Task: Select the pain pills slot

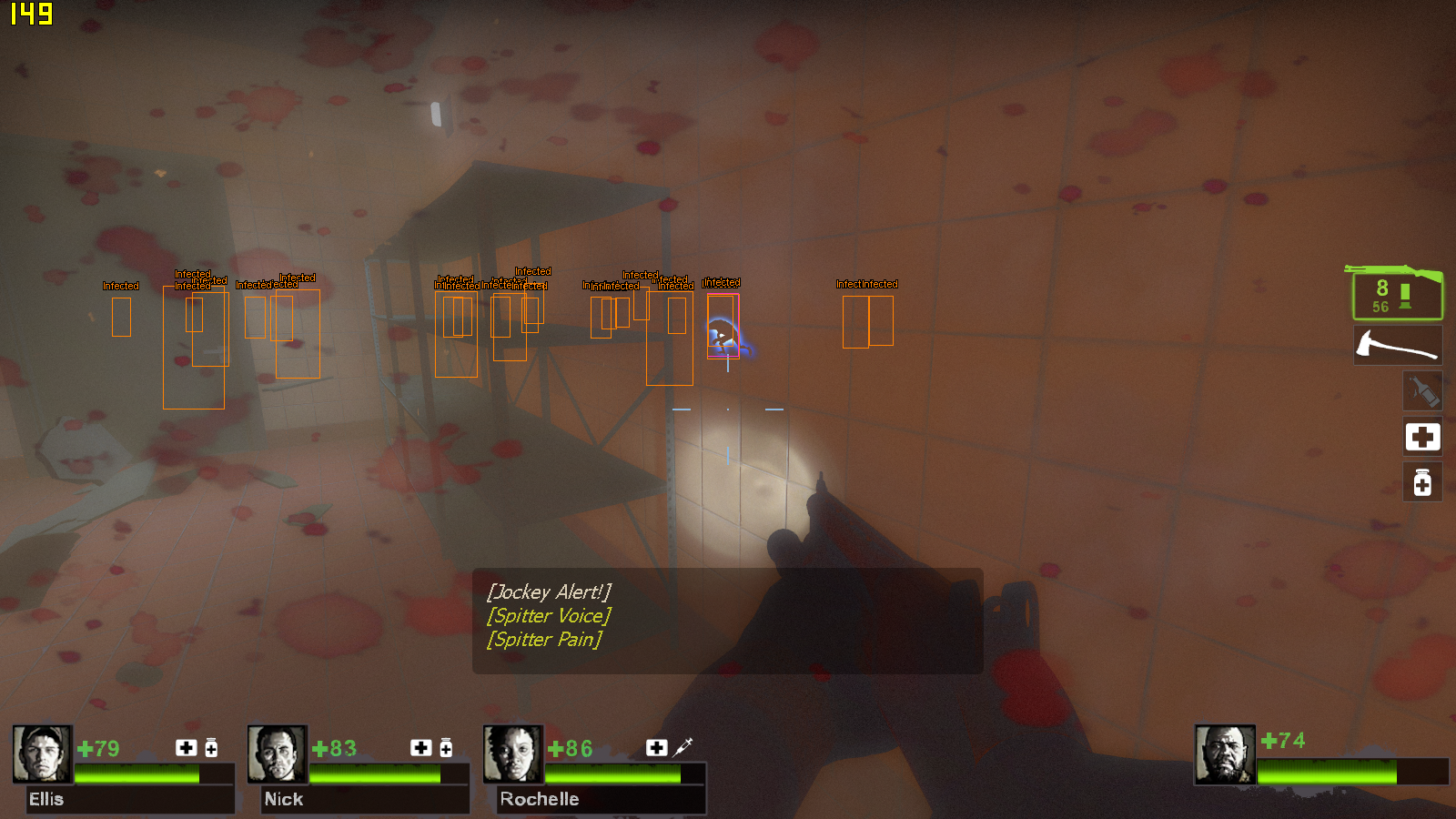Action: point(1421,482)
